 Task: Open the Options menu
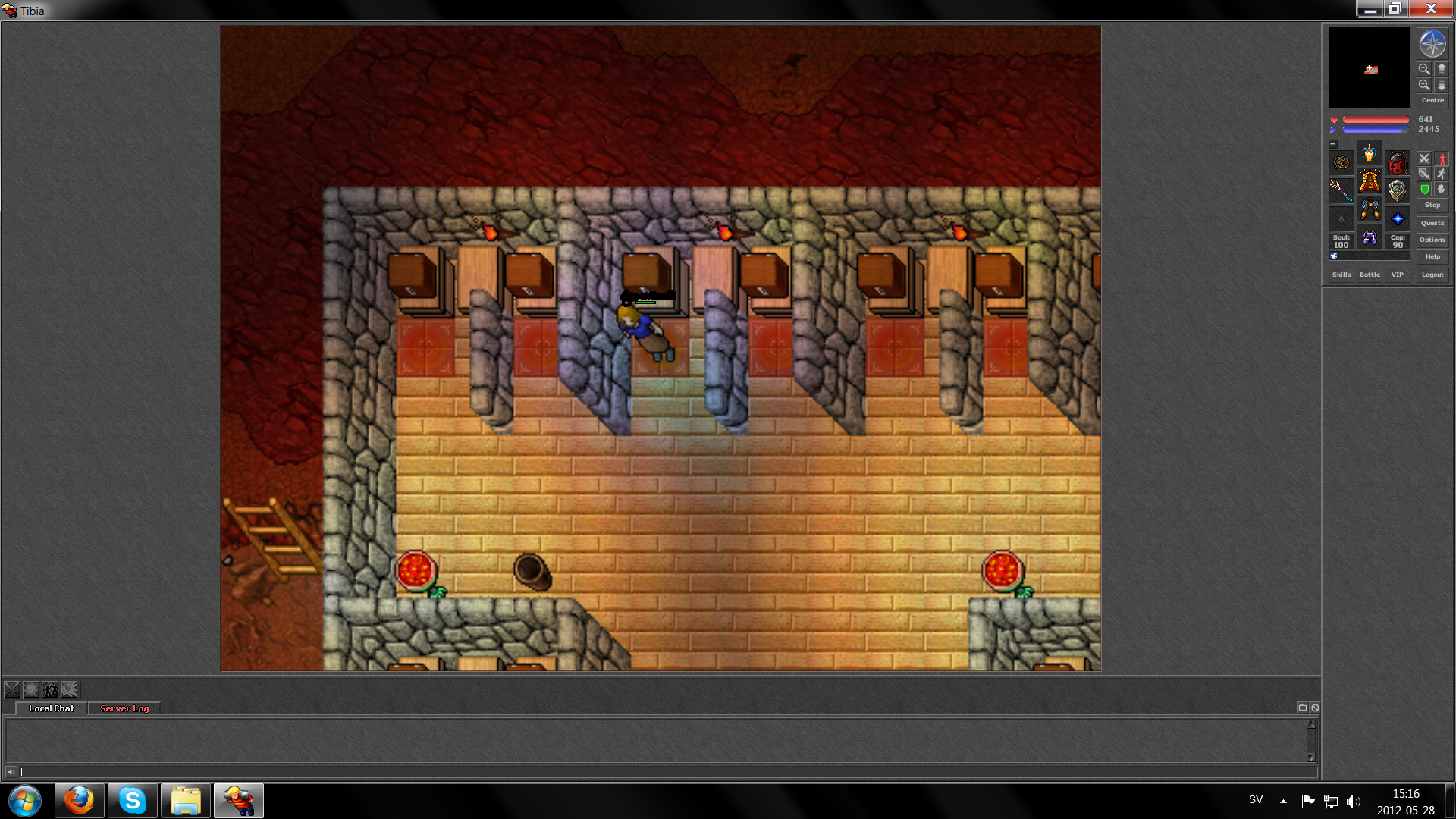click(1432, 240)
